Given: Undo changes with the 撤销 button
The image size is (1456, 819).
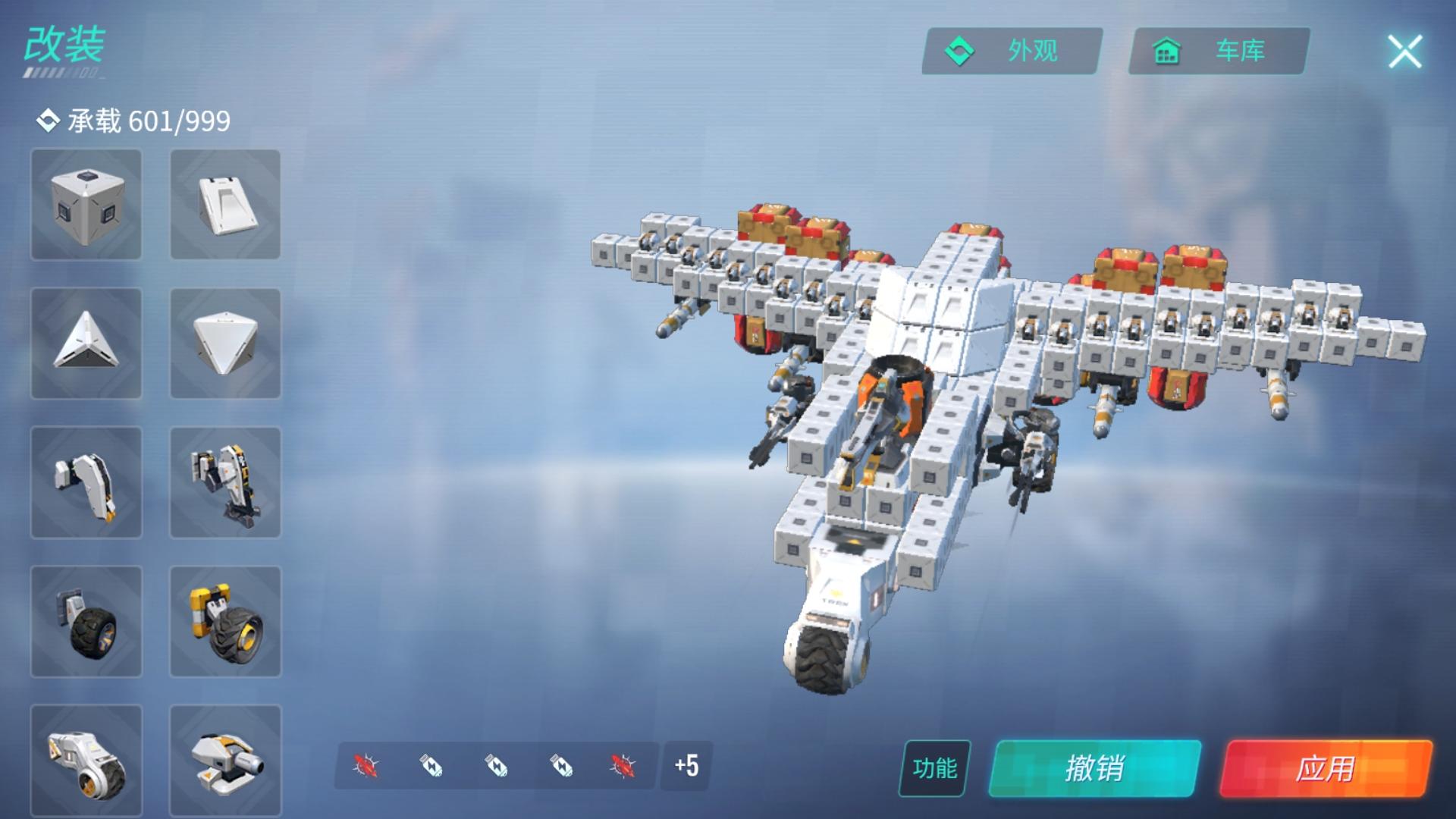Looking at the screenshot, I should (x=1094, y=768).
